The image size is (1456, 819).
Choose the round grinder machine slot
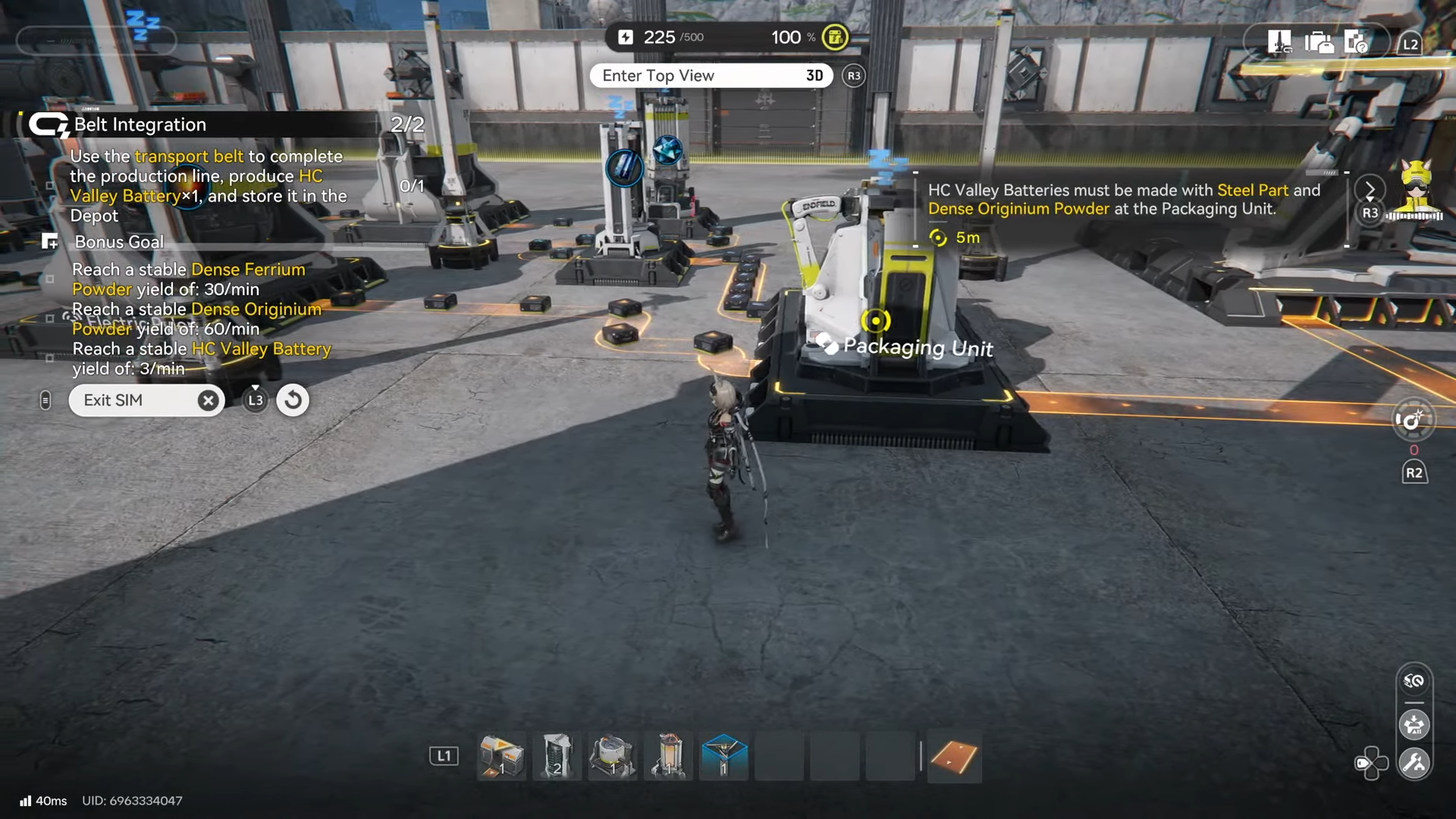(x=613, y=756)
